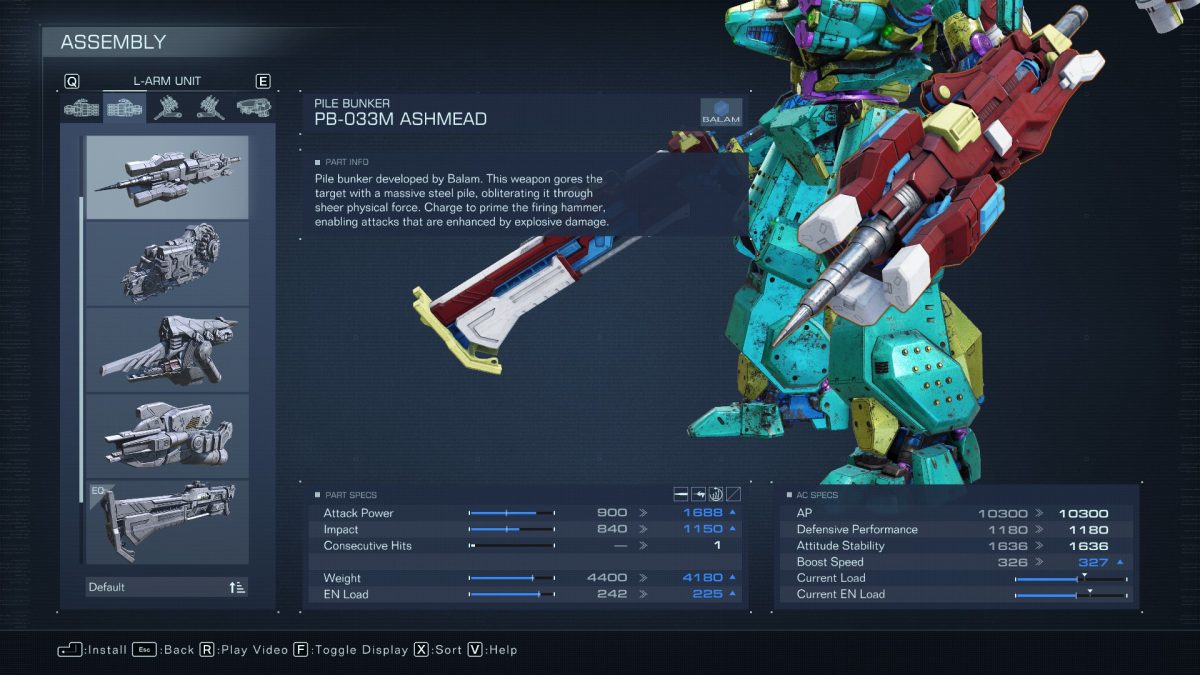Select the equipped rifle marked EQ
The width and height of the screenshot is (1200, 675).
(167, 521)
